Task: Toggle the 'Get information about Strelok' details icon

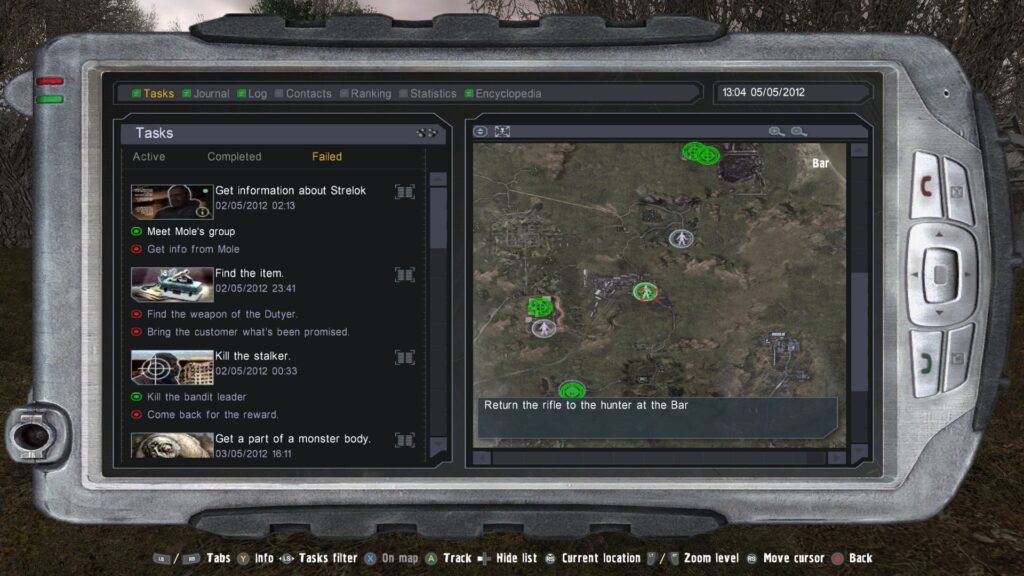Action: click(x=405, y=191)
